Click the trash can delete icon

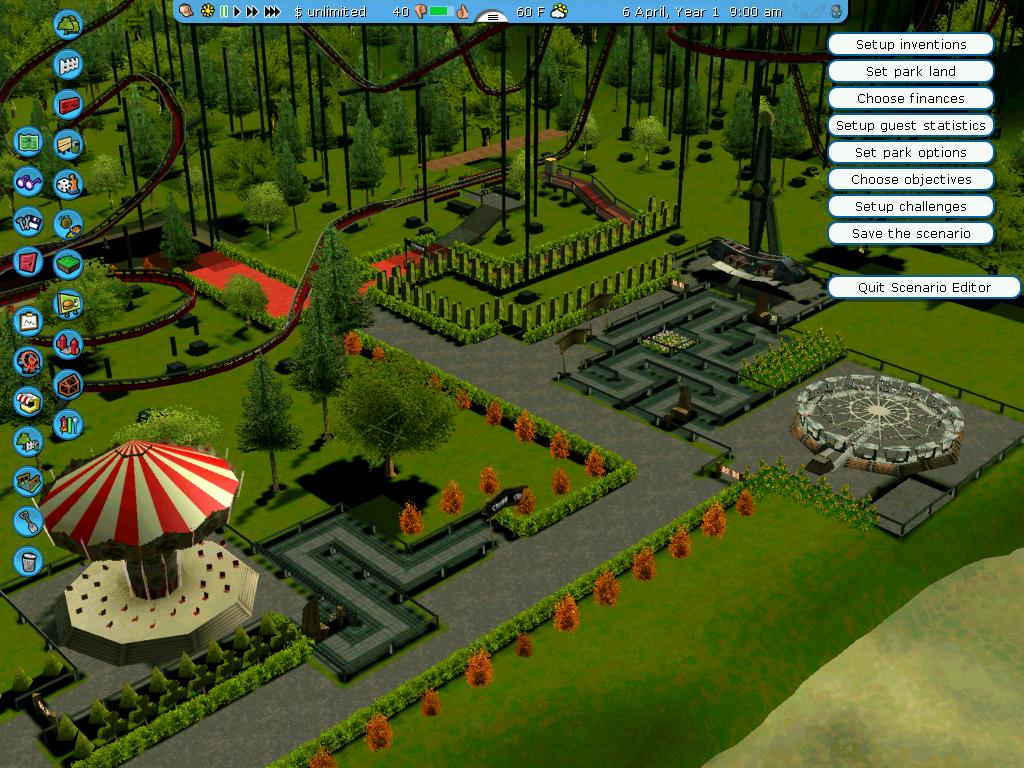pyautogui.click(x=28, y=560)
